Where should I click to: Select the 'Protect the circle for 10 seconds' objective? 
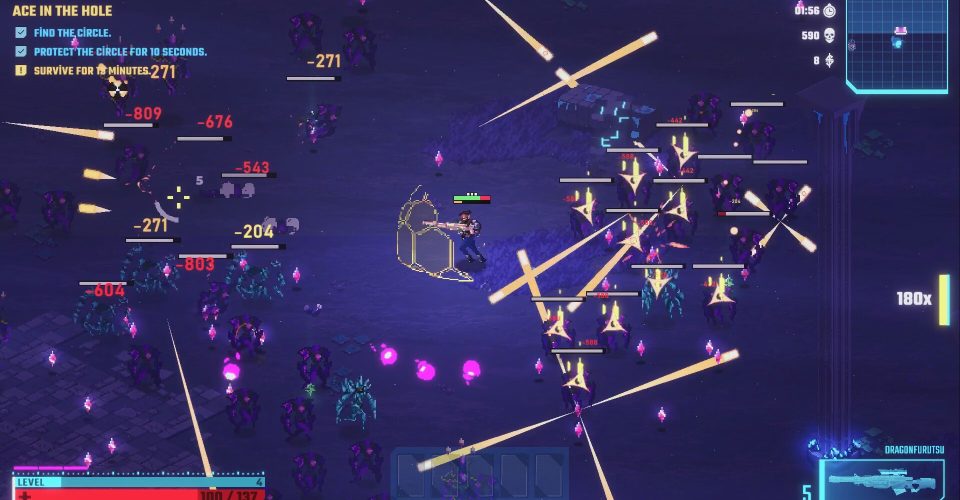coord(119,51)
